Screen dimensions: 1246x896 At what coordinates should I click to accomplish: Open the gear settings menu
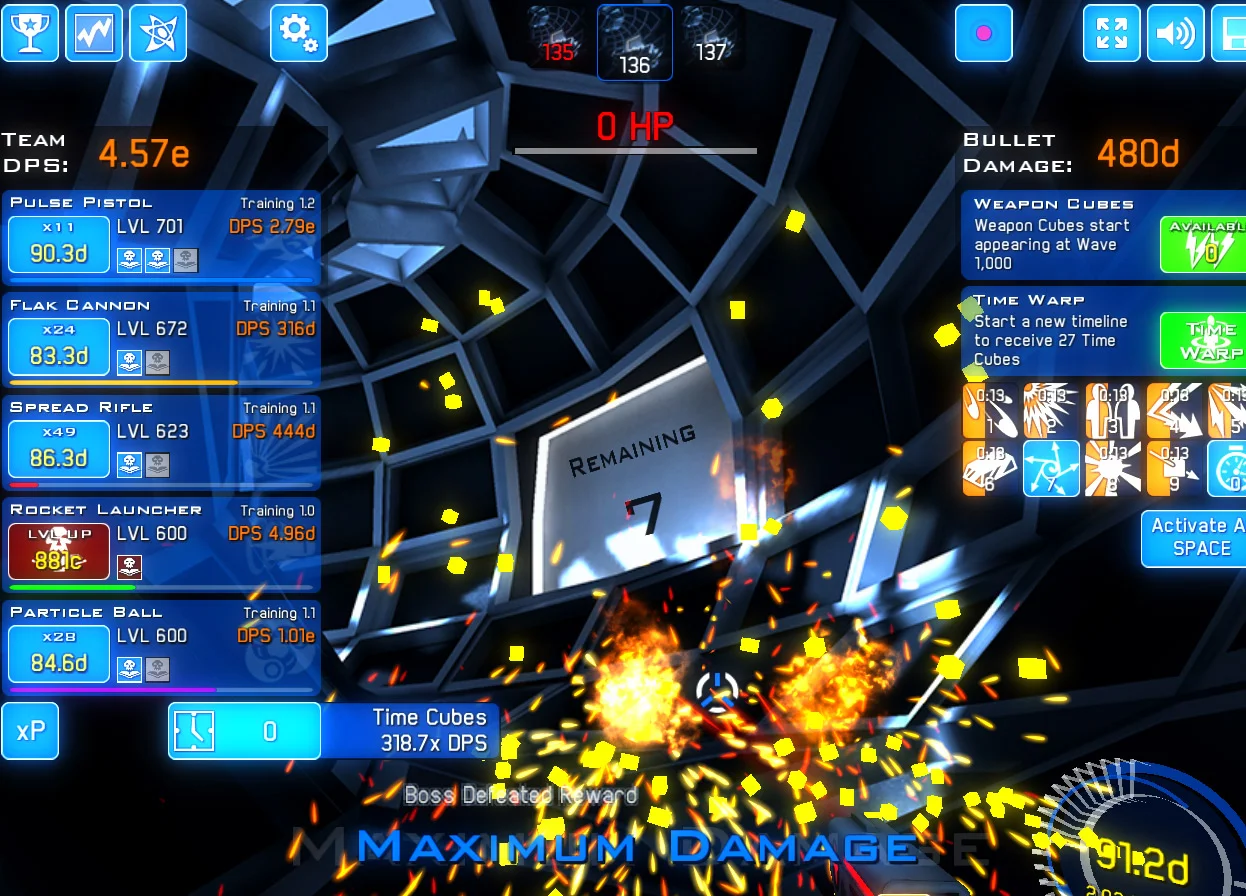[x=298, y=33]
